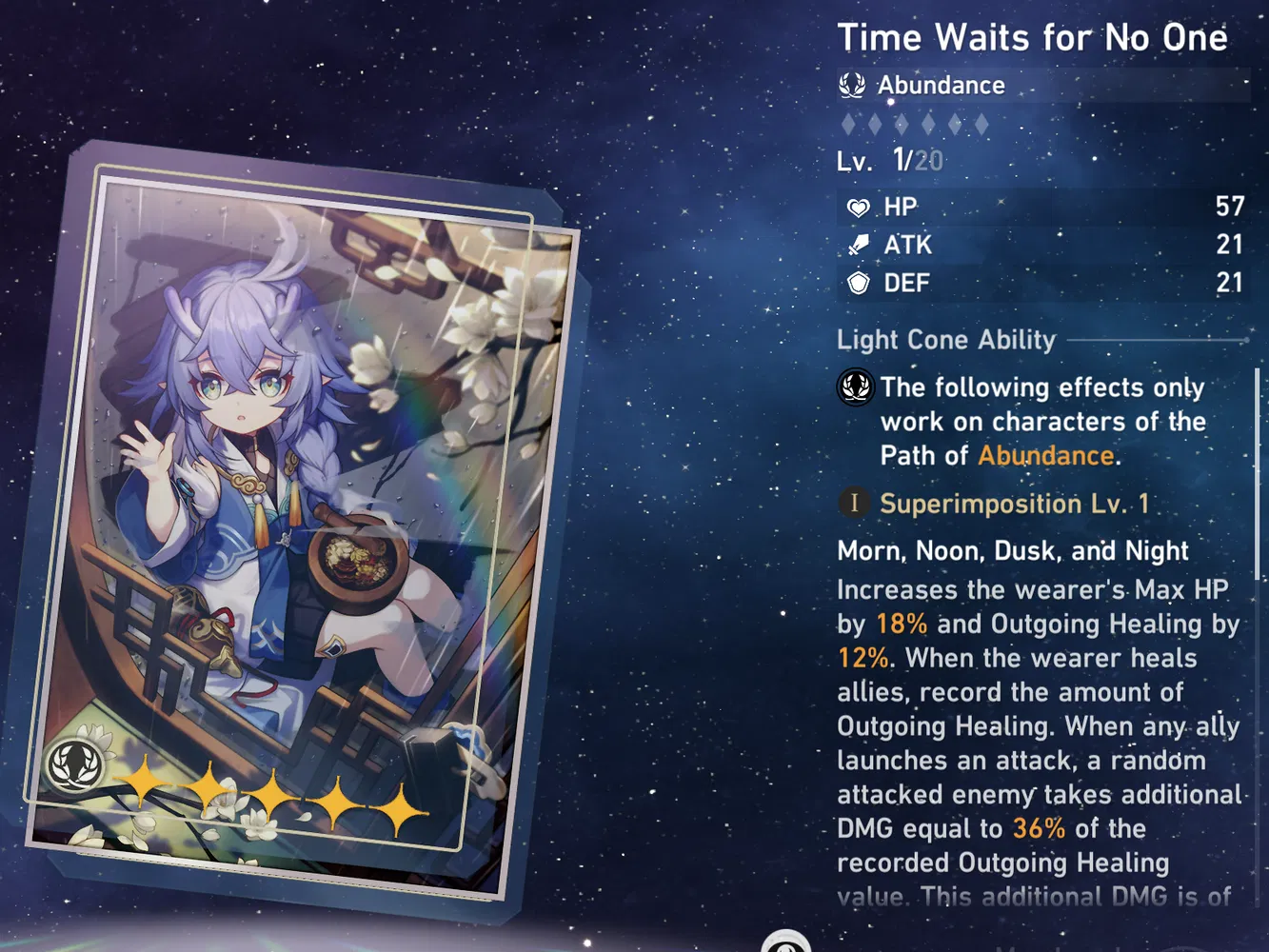This screenshot has width=1269, height=952.
Task: Click the Abundance path icon beside the title
Action: coord(854,85)
